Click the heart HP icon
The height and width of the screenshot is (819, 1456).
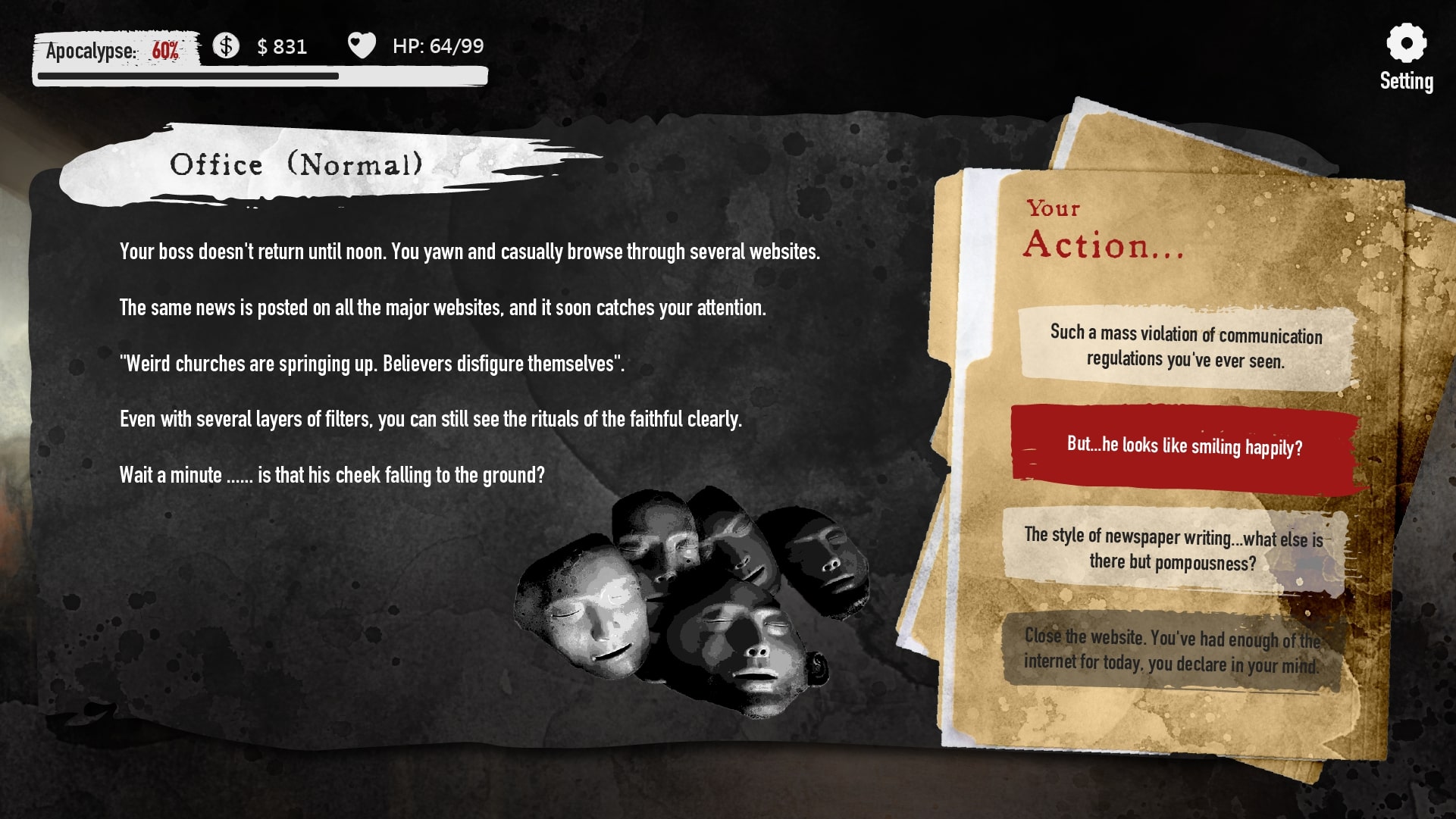pos(362,45)
